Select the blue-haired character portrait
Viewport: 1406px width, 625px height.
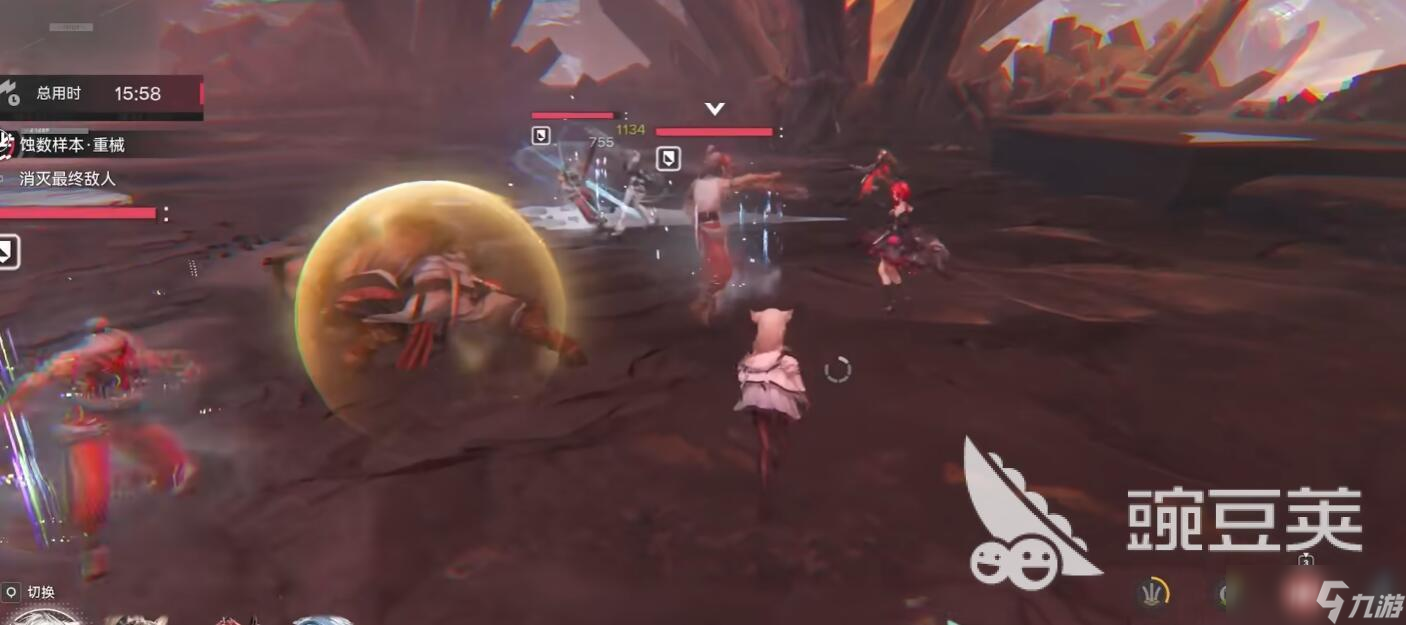pyautogui.click(x=322, y=620)
